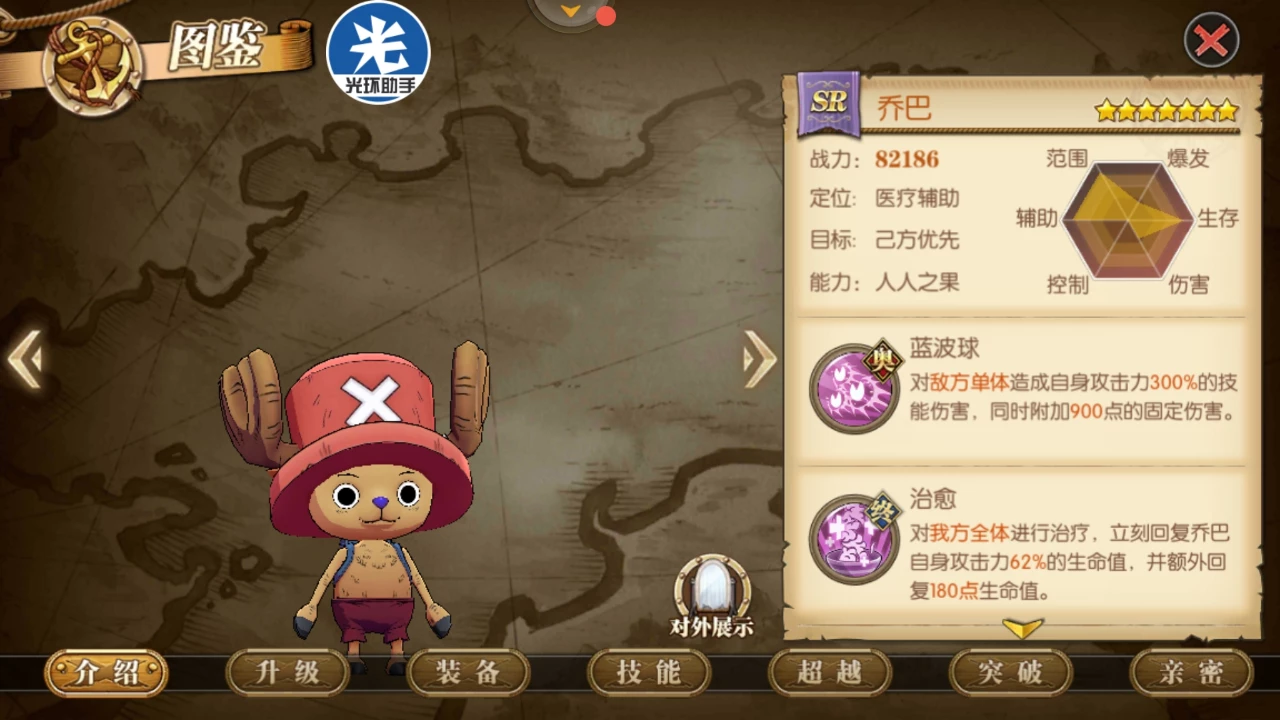Open the 升级 tab

[288, 673]
